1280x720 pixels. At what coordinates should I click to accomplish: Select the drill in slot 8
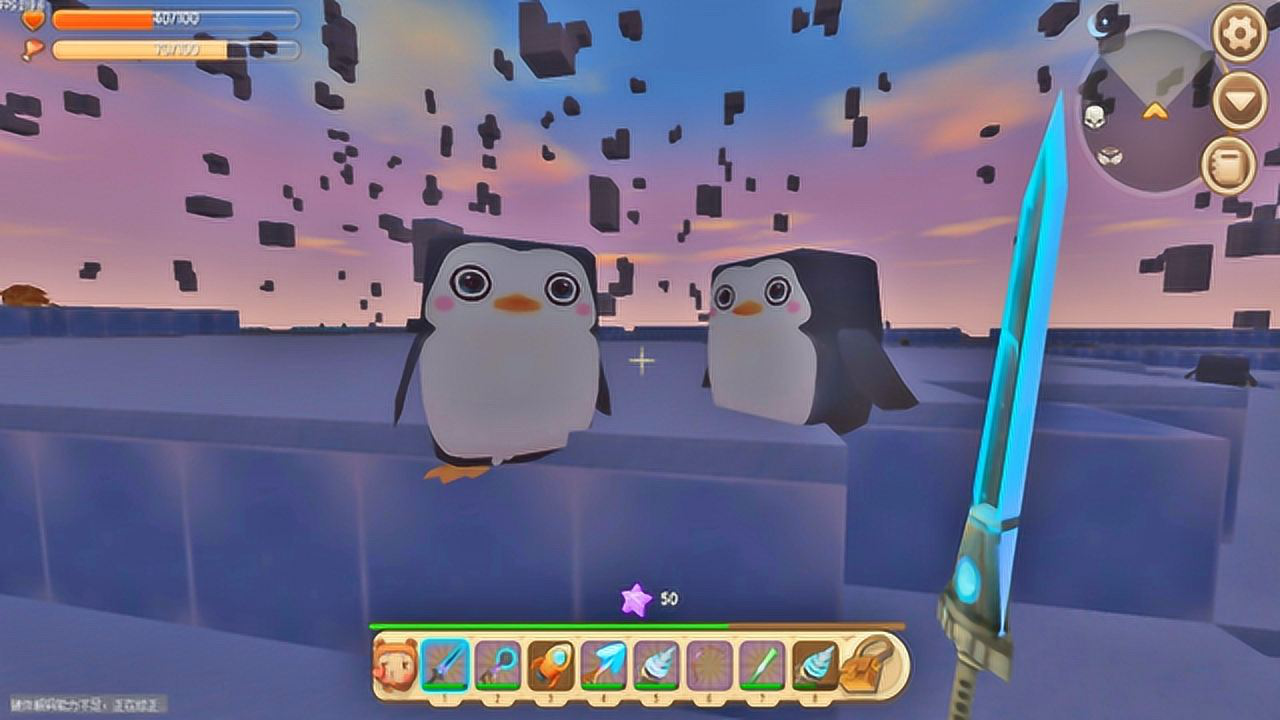coord(815,665)
